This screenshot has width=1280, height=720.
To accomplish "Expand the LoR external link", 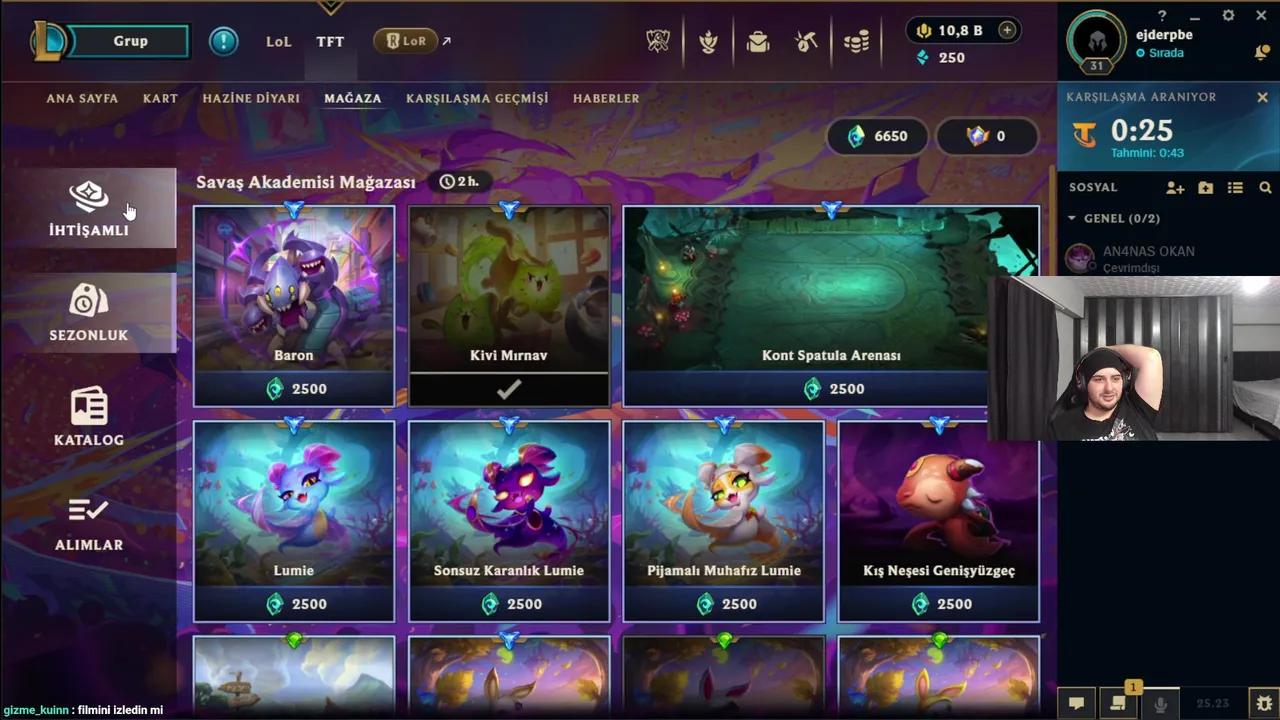I will [444, 41].
